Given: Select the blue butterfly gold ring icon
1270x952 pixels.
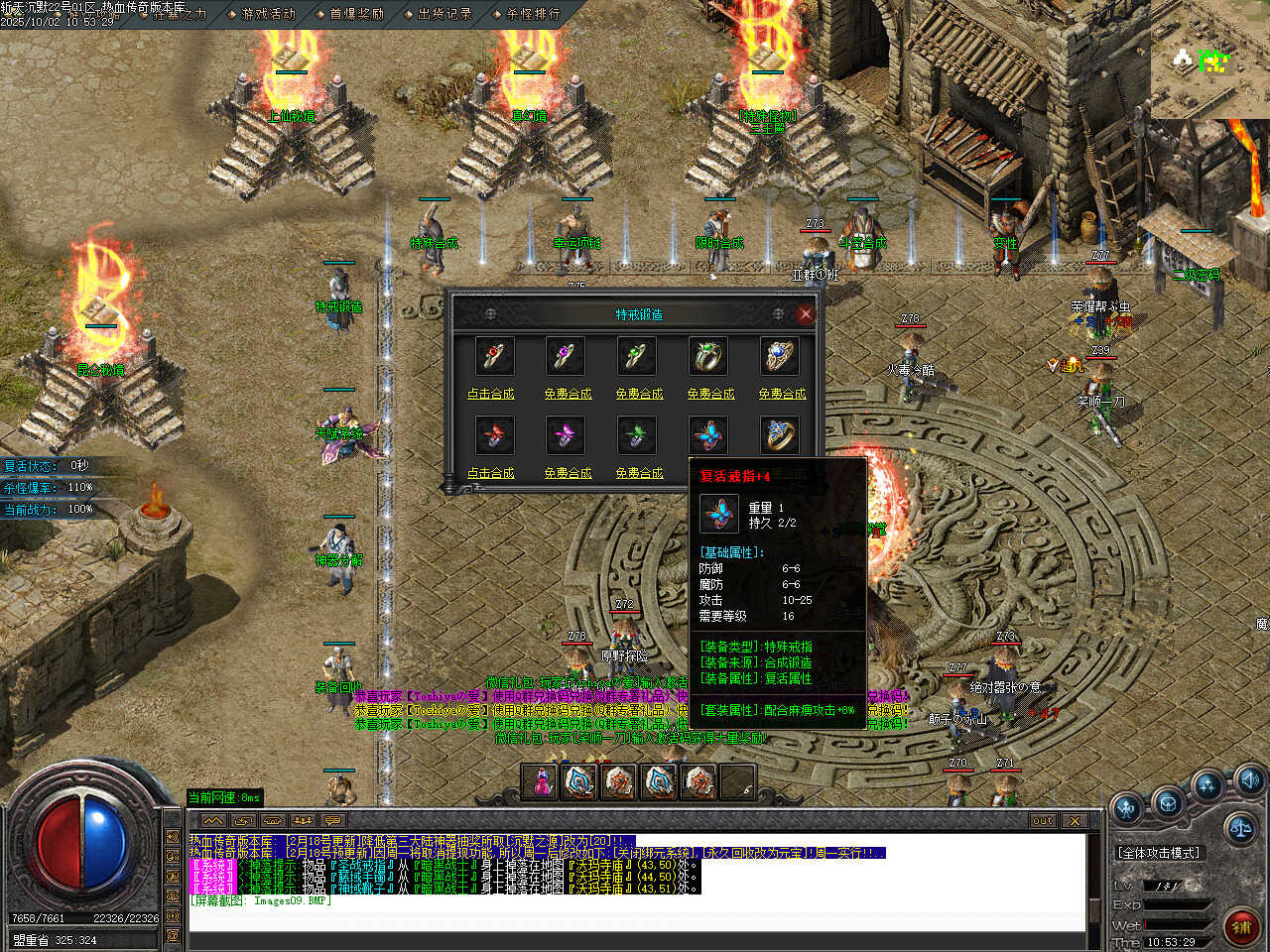Looking at the screenshot, I should tap(781, 435).
